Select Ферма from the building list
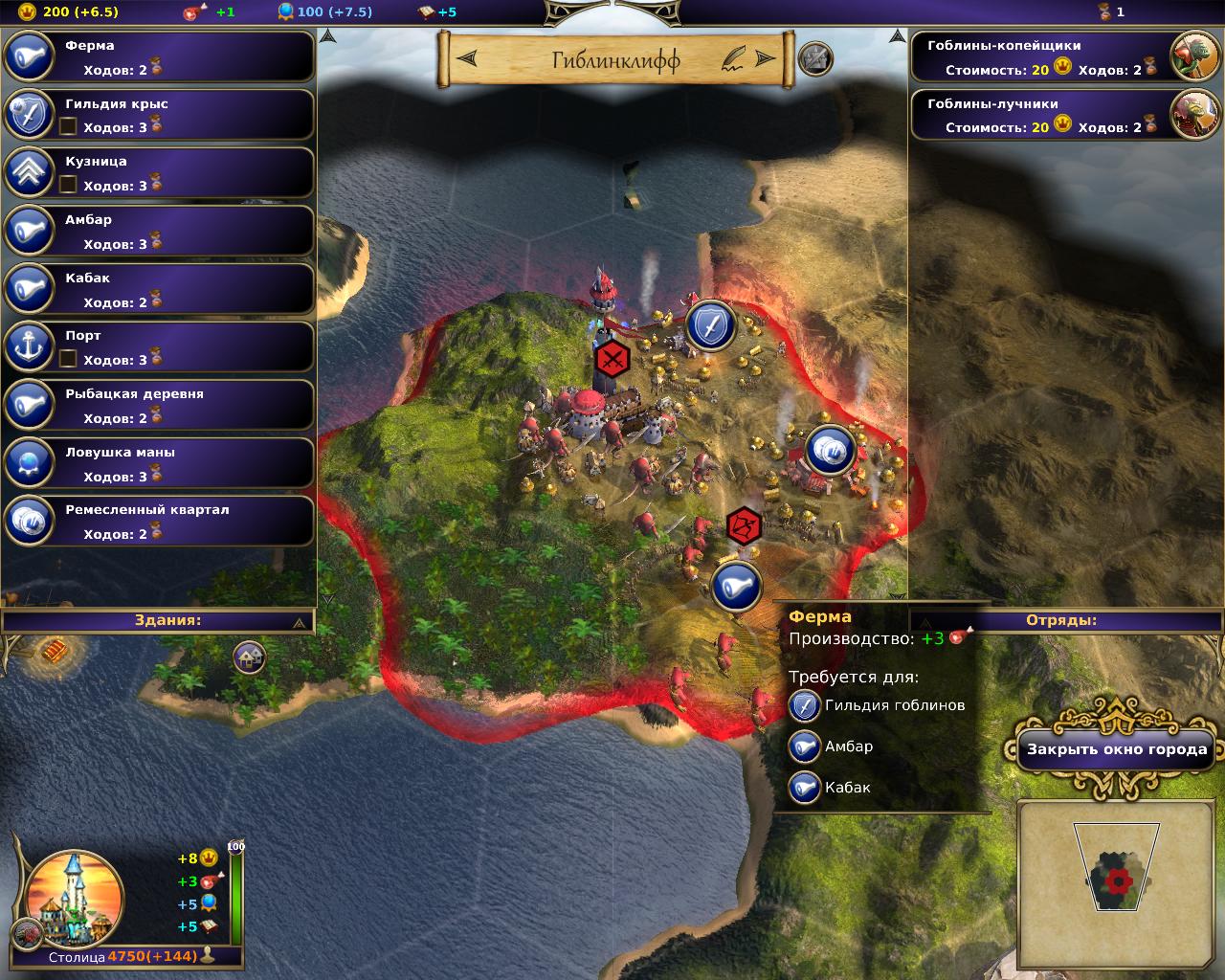The image size is (1225, 980). pyautogui.click(x=159, y=57)
